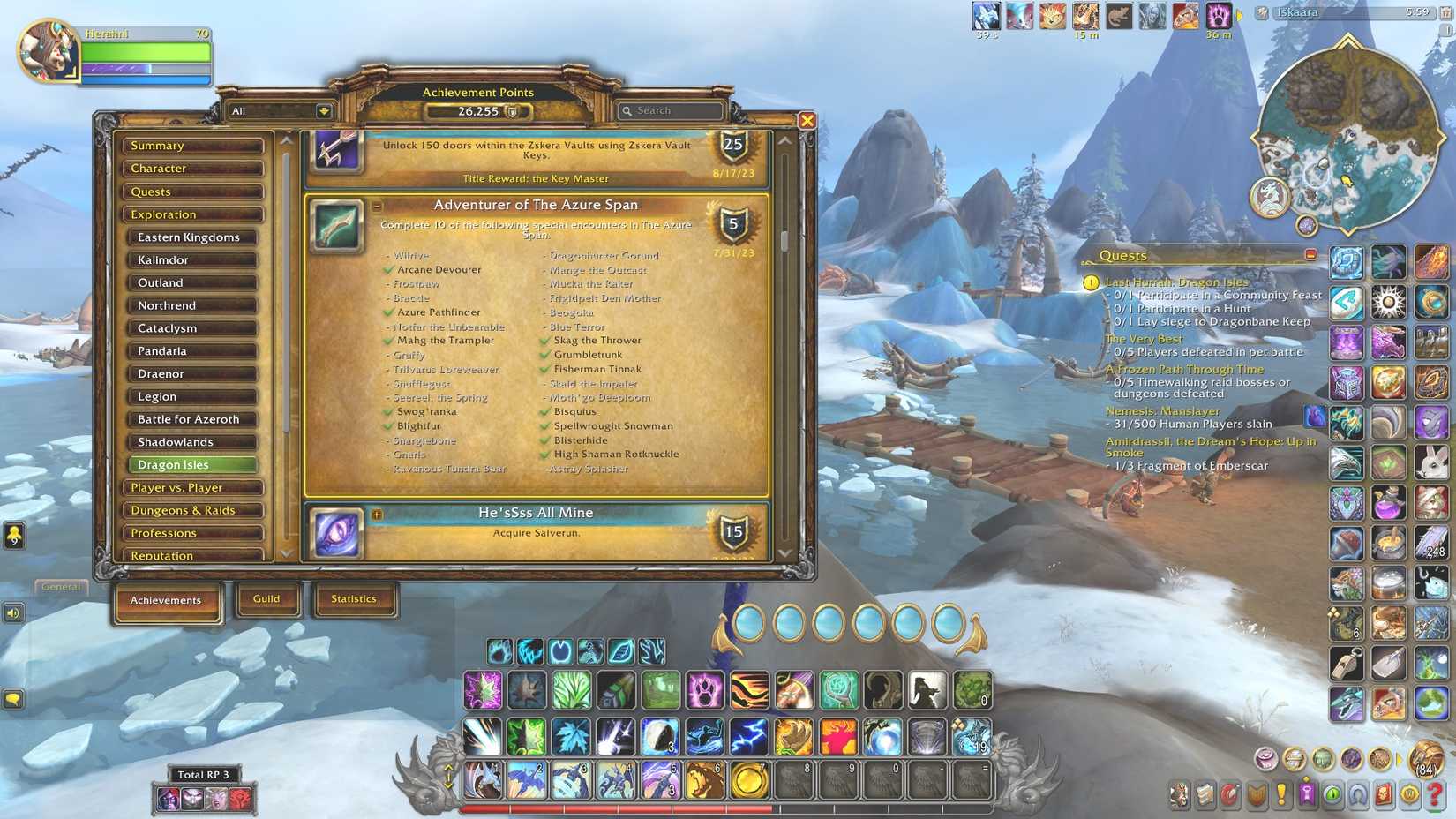The image size is (1456, 819).
Task: Expand the bag bar yellow arrow
Action: click(x=1400, y=759)
